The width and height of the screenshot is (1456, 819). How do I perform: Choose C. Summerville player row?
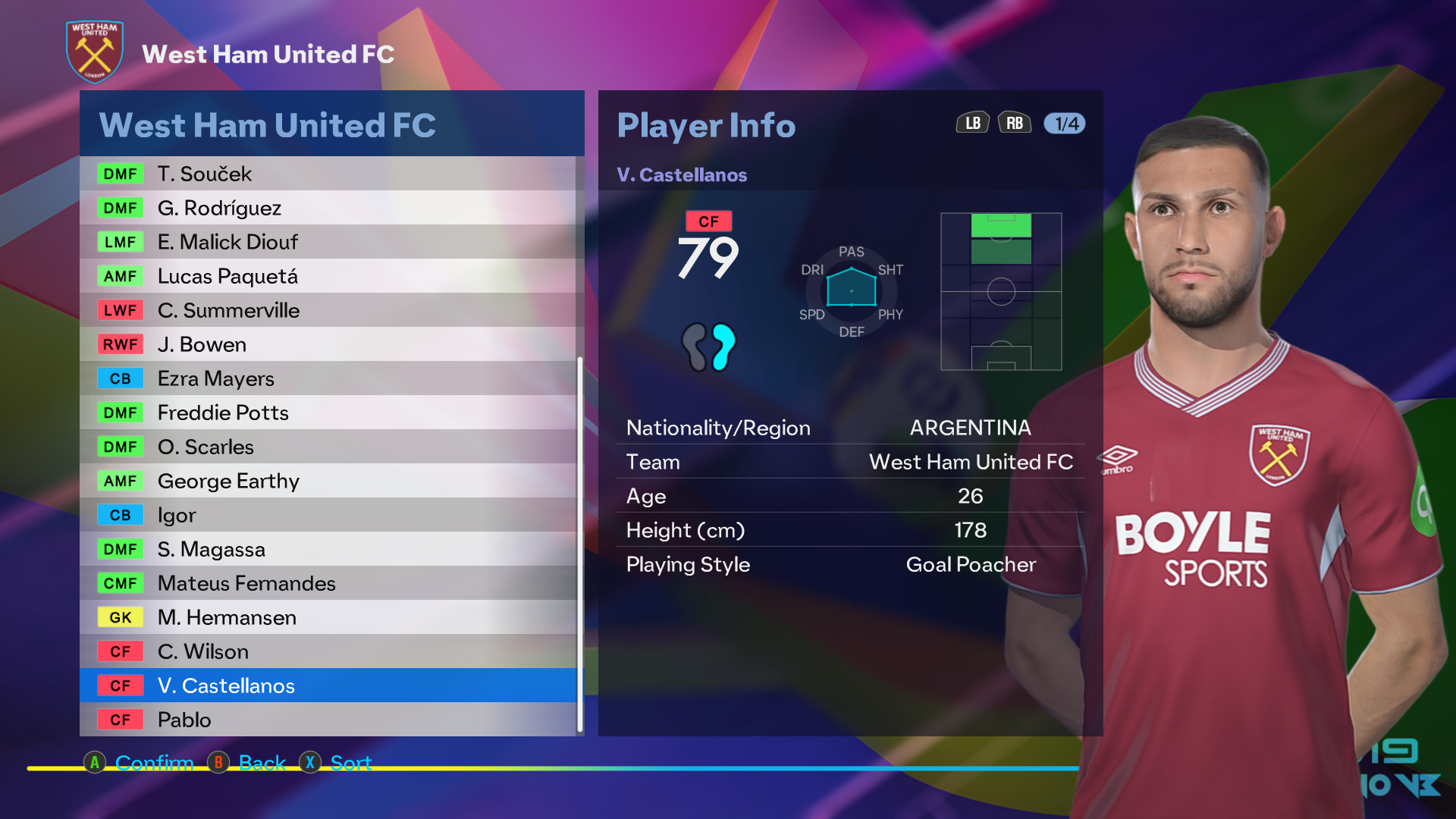click(328, 310)
